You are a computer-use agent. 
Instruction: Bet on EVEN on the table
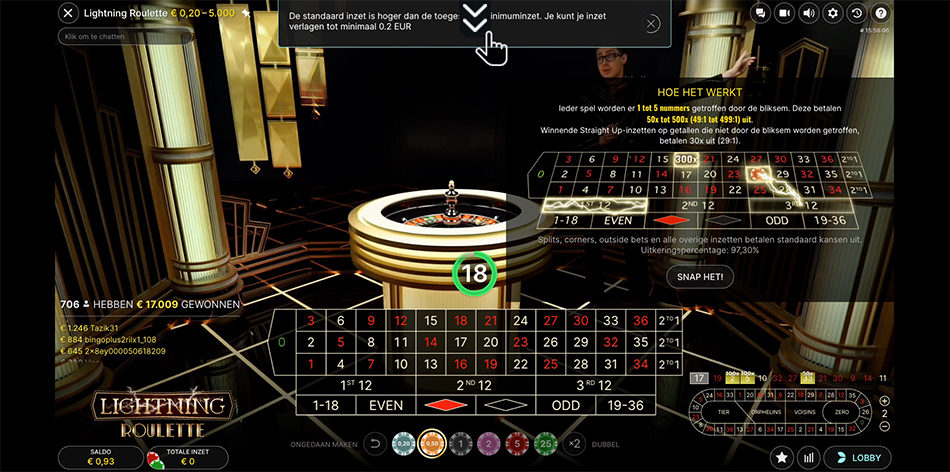pos(386,405)
